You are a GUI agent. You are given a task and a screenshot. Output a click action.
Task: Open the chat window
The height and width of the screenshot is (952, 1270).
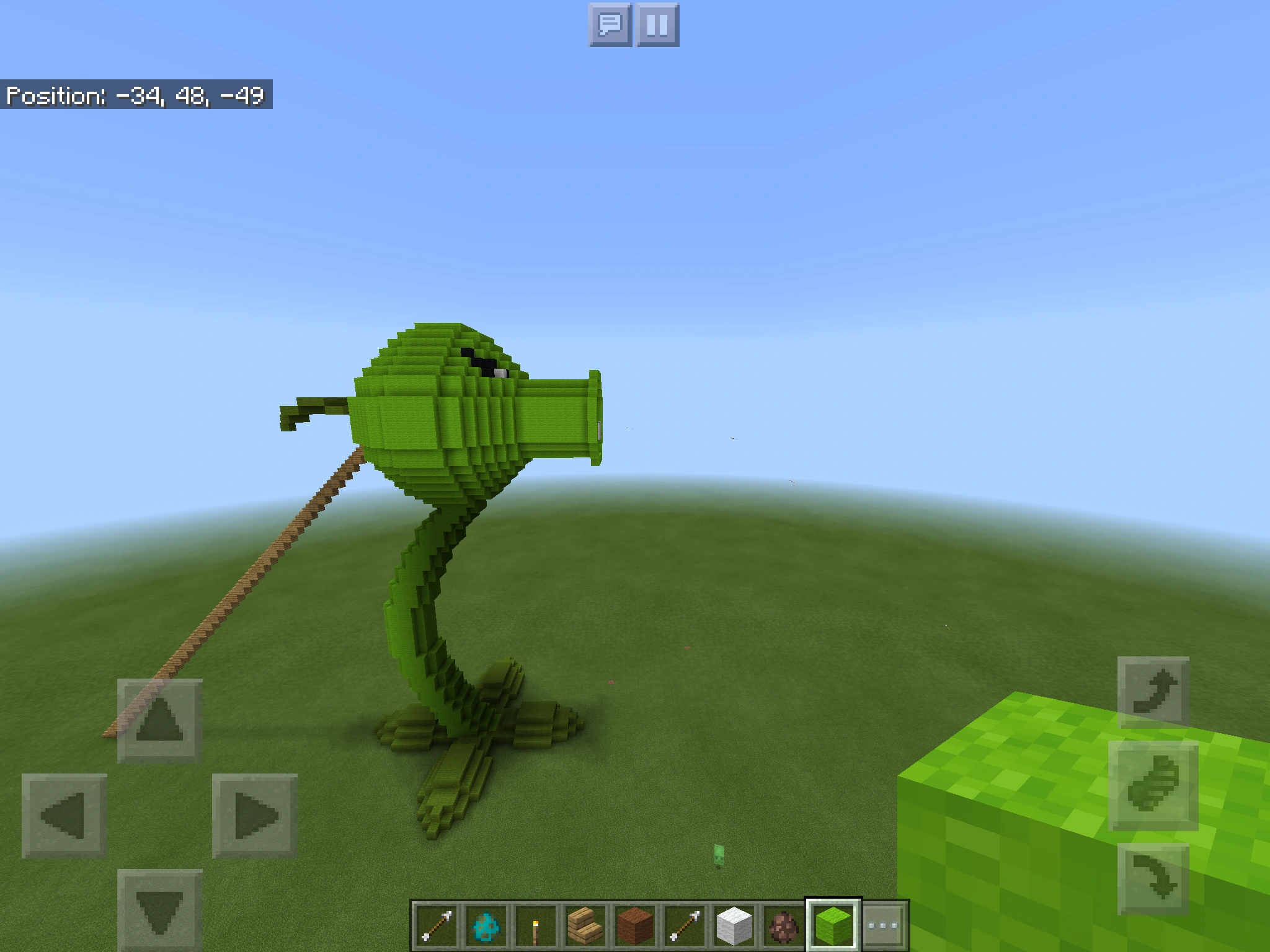click(x=611, y=26)
